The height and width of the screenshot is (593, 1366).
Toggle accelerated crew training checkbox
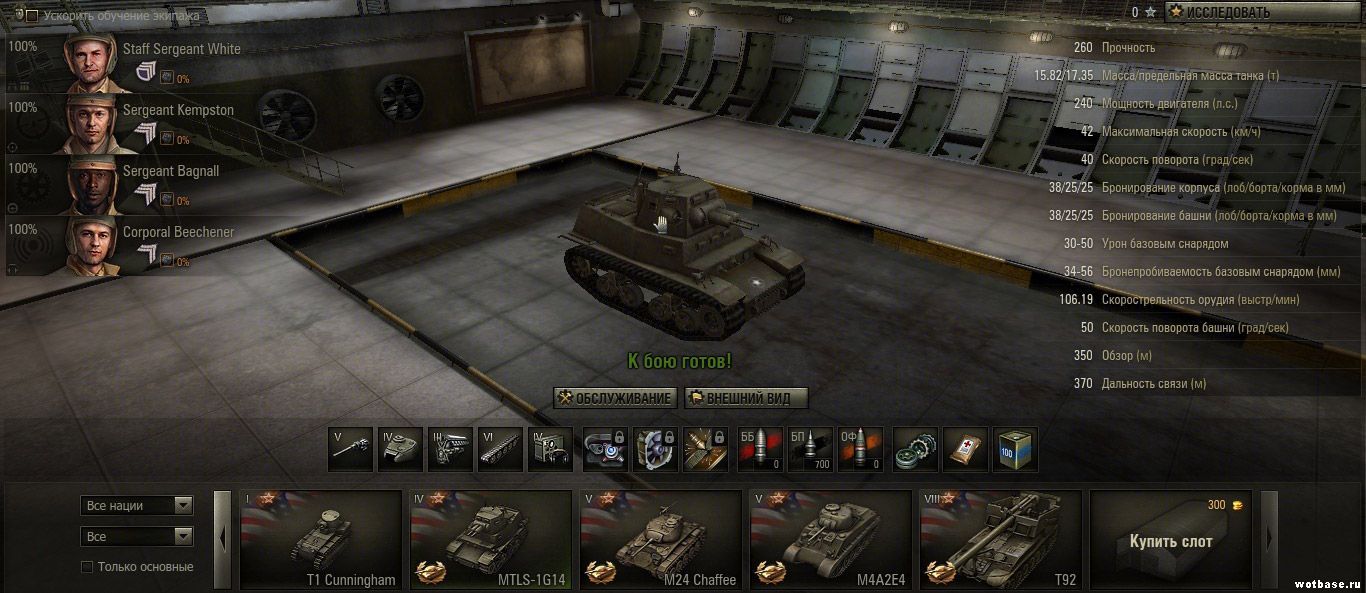(32, 16)
